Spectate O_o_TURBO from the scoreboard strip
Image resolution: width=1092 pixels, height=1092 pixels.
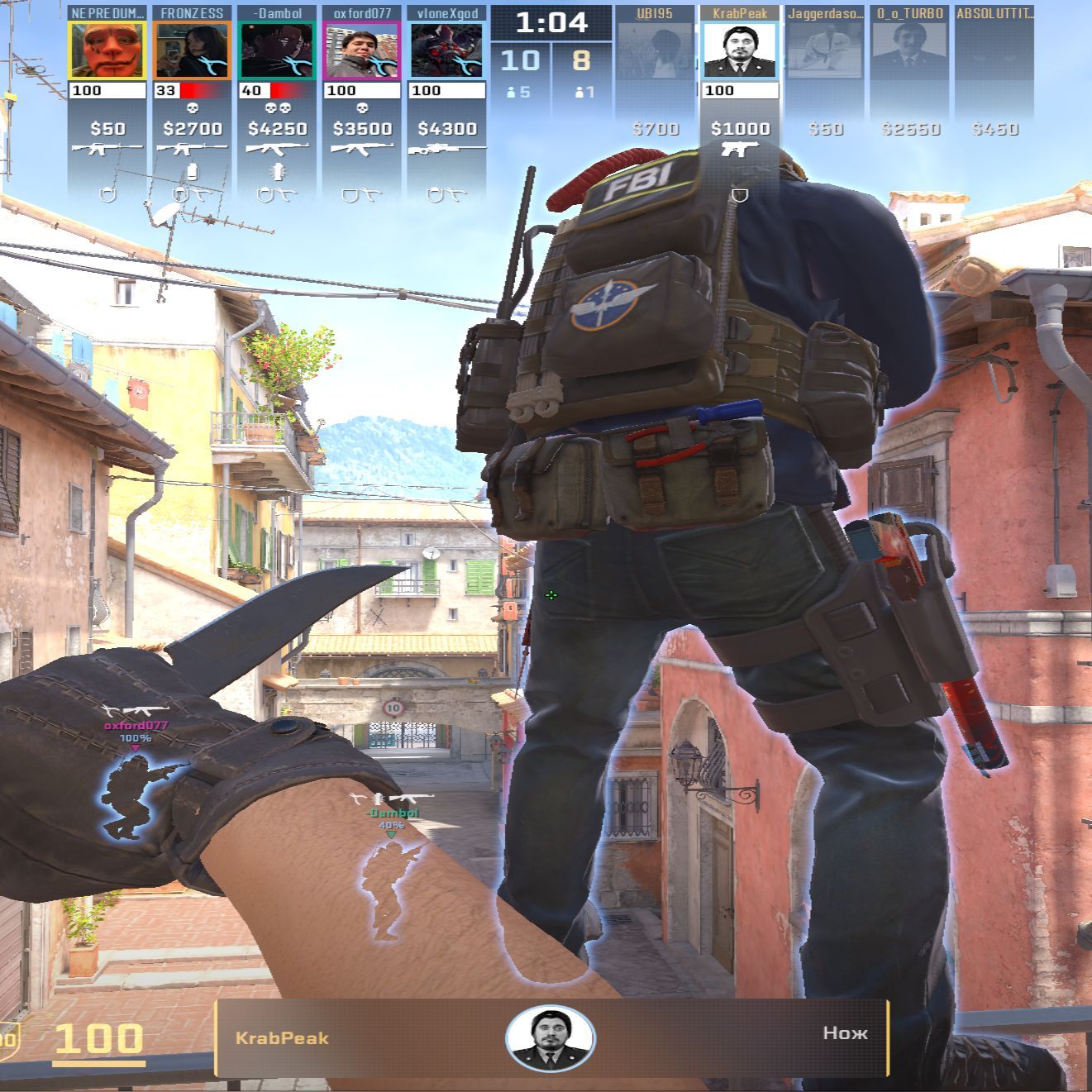tap(909, 51)
